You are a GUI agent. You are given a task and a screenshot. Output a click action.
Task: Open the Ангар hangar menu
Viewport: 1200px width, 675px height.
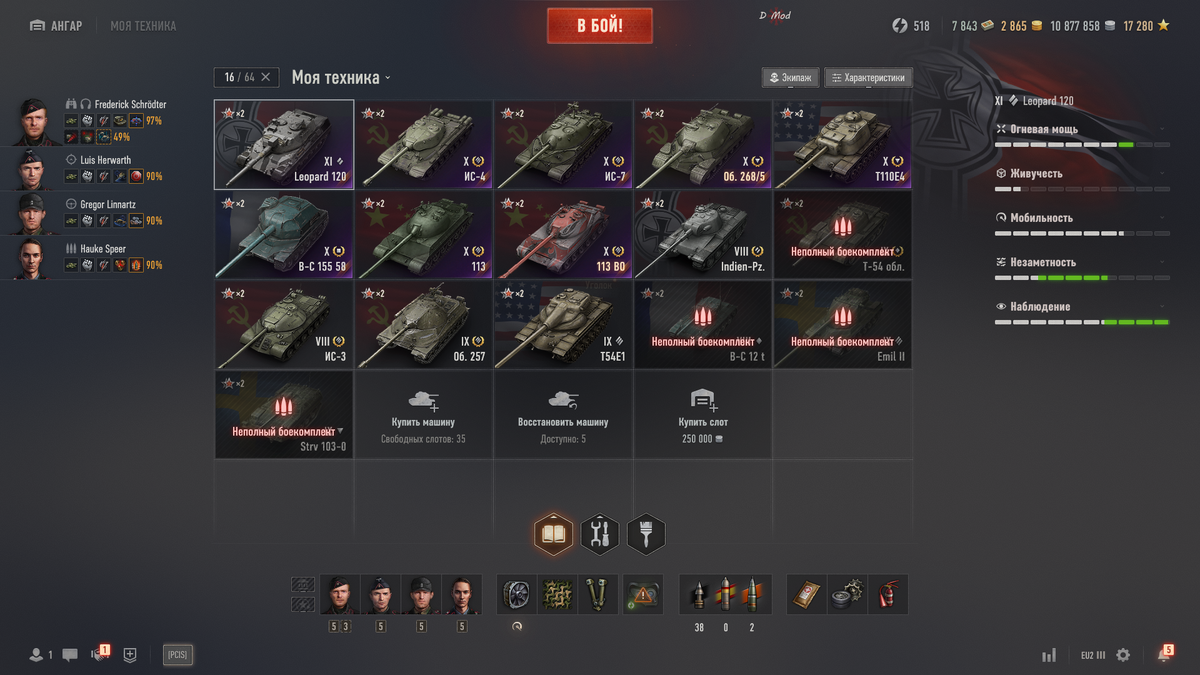pyautogui.click(x=56, y=25)
